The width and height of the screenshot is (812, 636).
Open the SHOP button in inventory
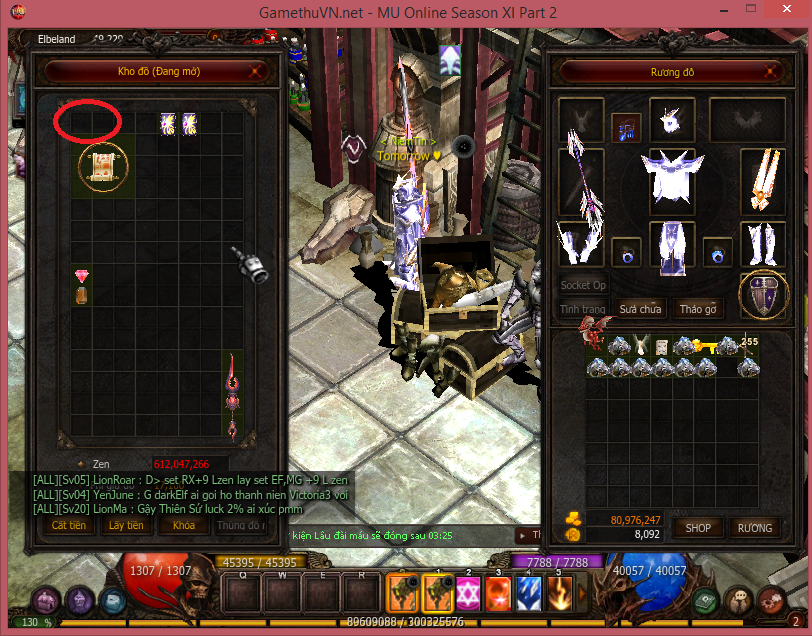(698, 528)
